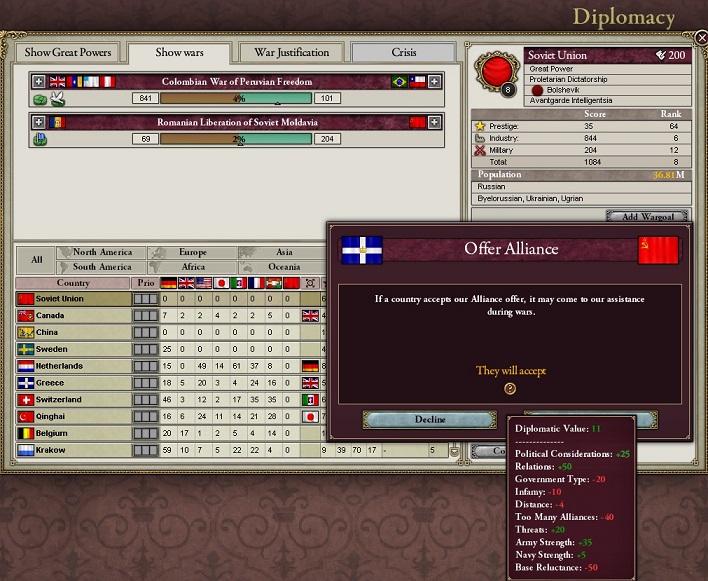
Task: Click the Add Wargoal button
Action: coord(647,217)
